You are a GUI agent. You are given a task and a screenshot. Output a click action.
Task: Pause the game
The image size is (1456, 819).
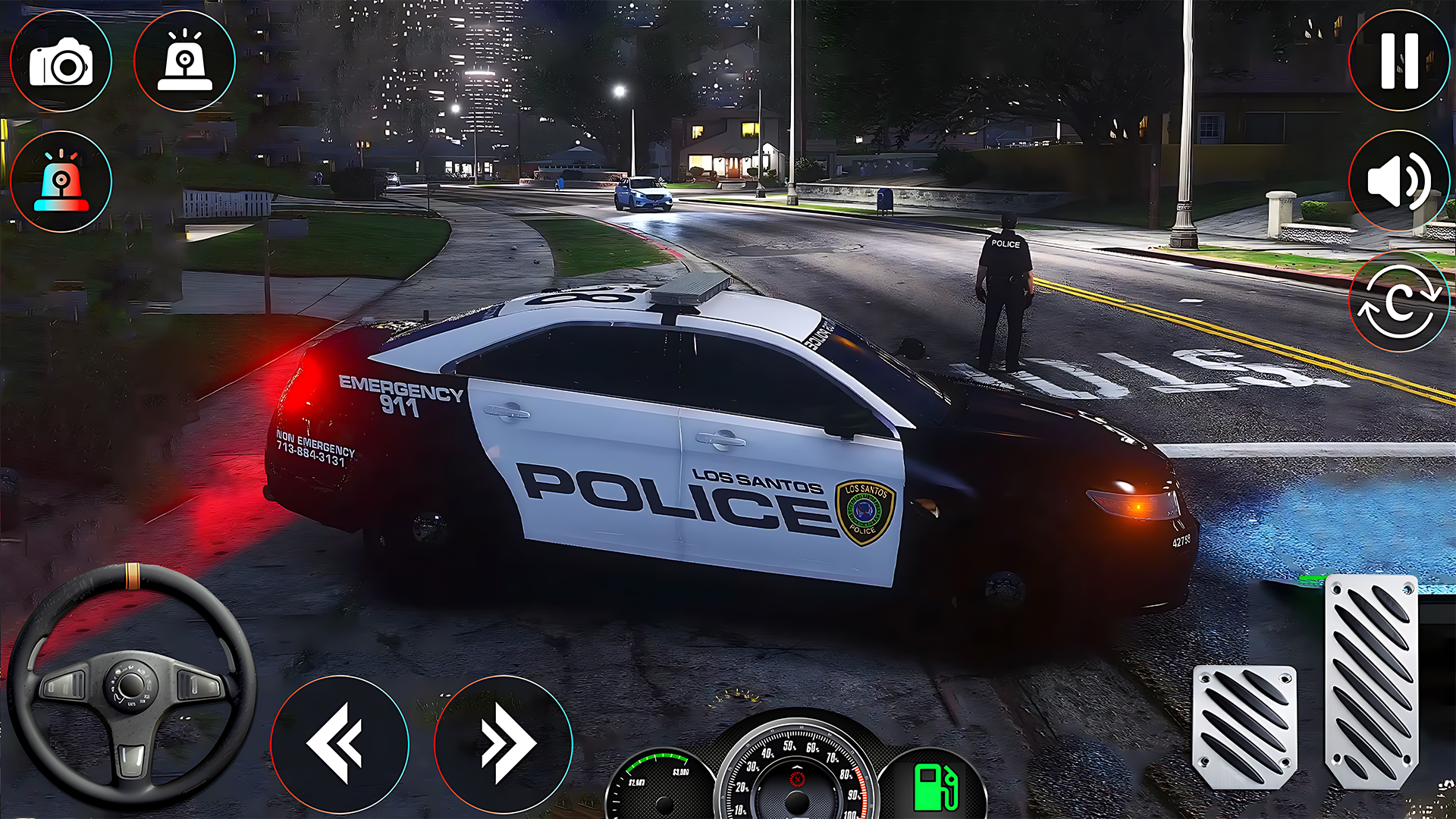point(1398,61)
